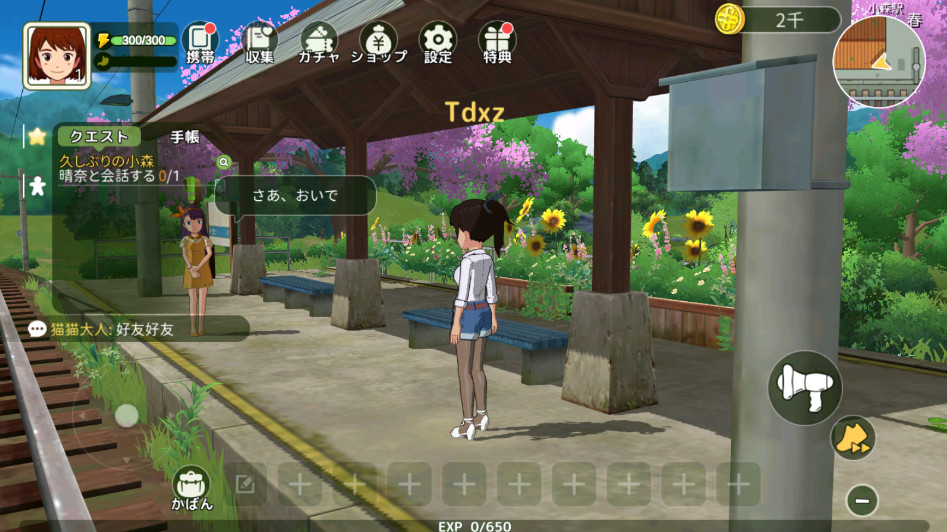Image resolution: width=947 pixels, height=532 pixels.
Task: Select the star icon on the side panel
Action: (37, 136)
